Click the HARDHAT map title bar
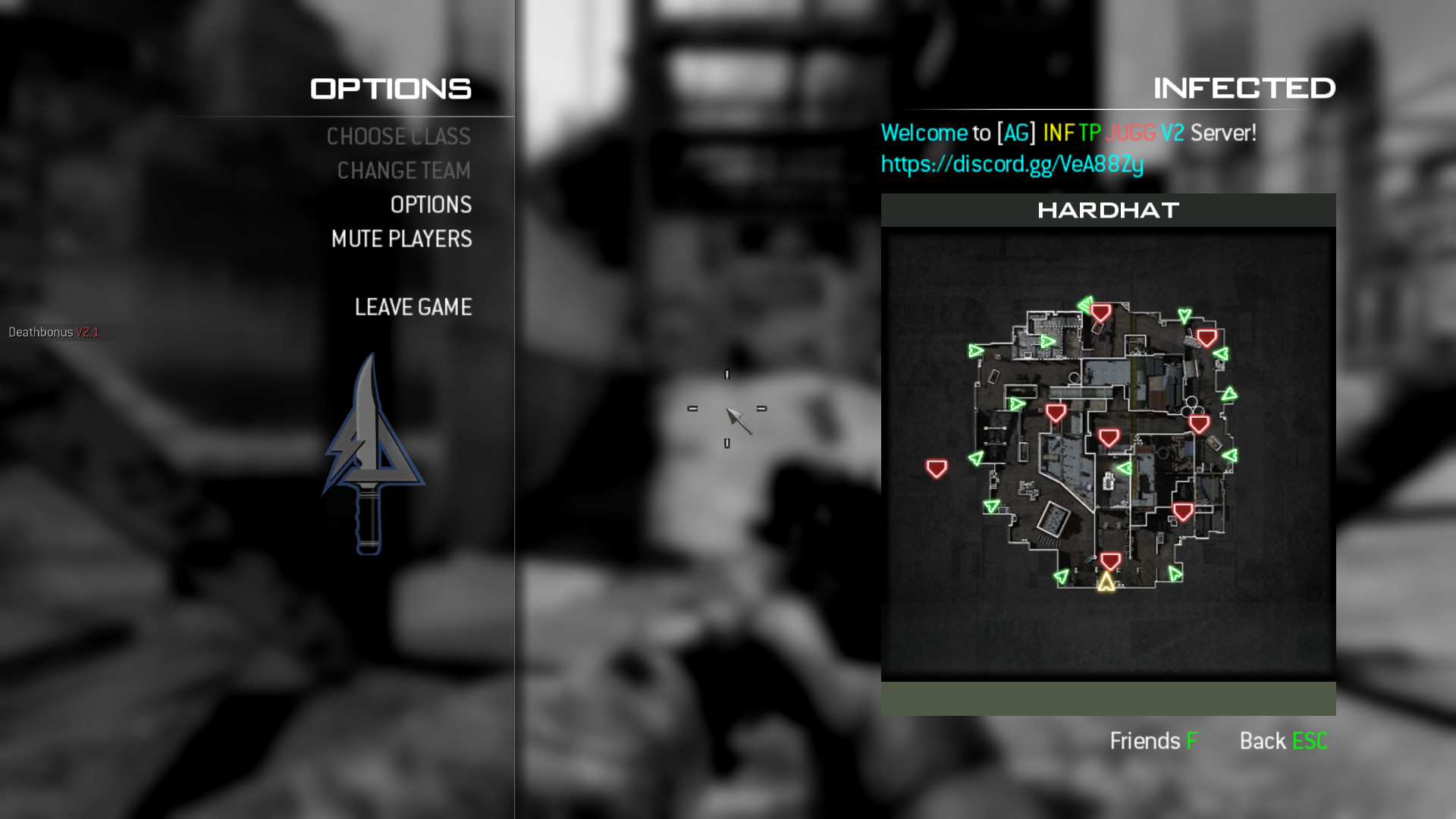The height and width of the screenshot is (819, 1456). pos(1108,210)
